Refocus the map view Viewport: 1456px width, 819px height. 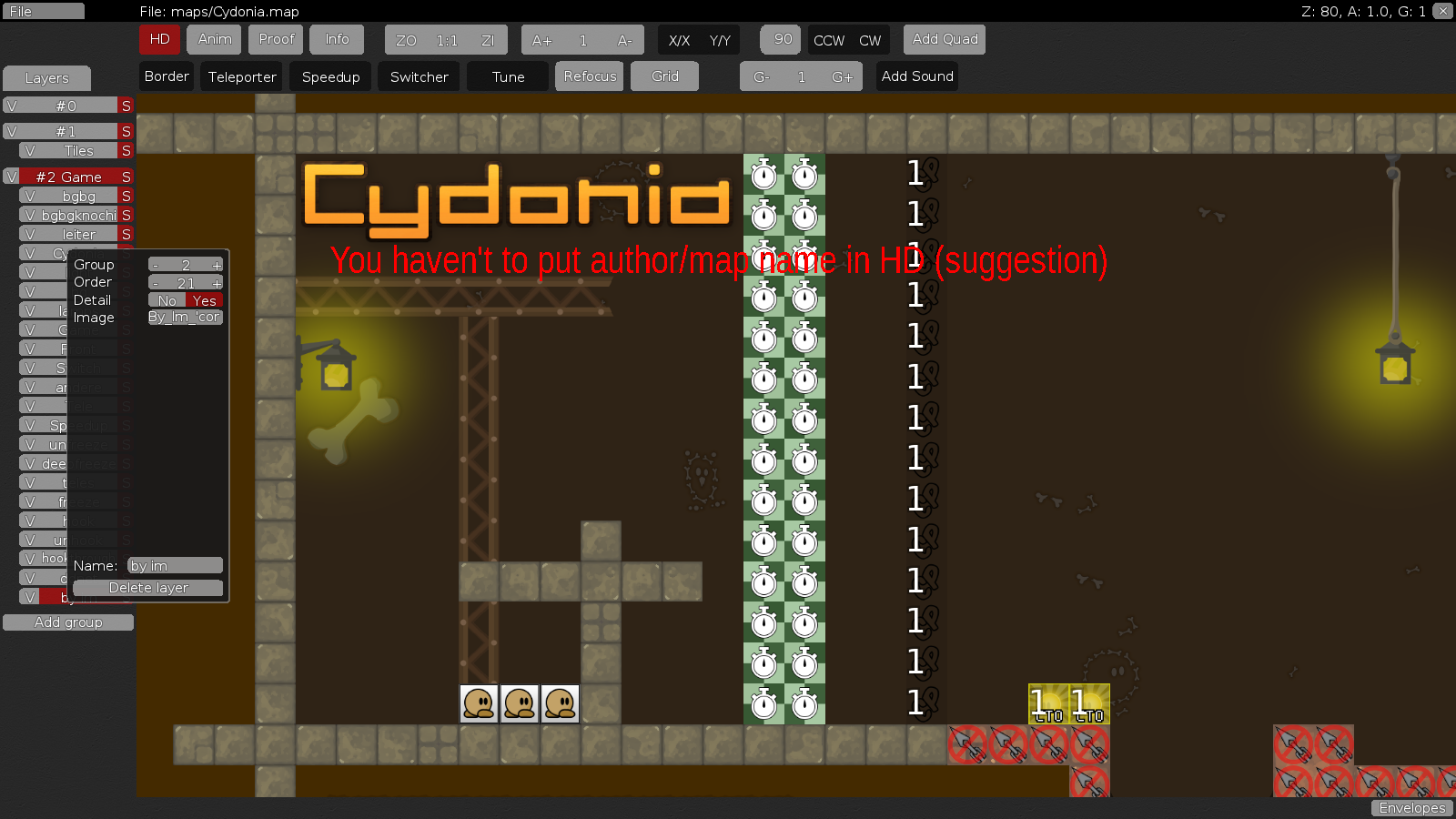click(589, 76)
